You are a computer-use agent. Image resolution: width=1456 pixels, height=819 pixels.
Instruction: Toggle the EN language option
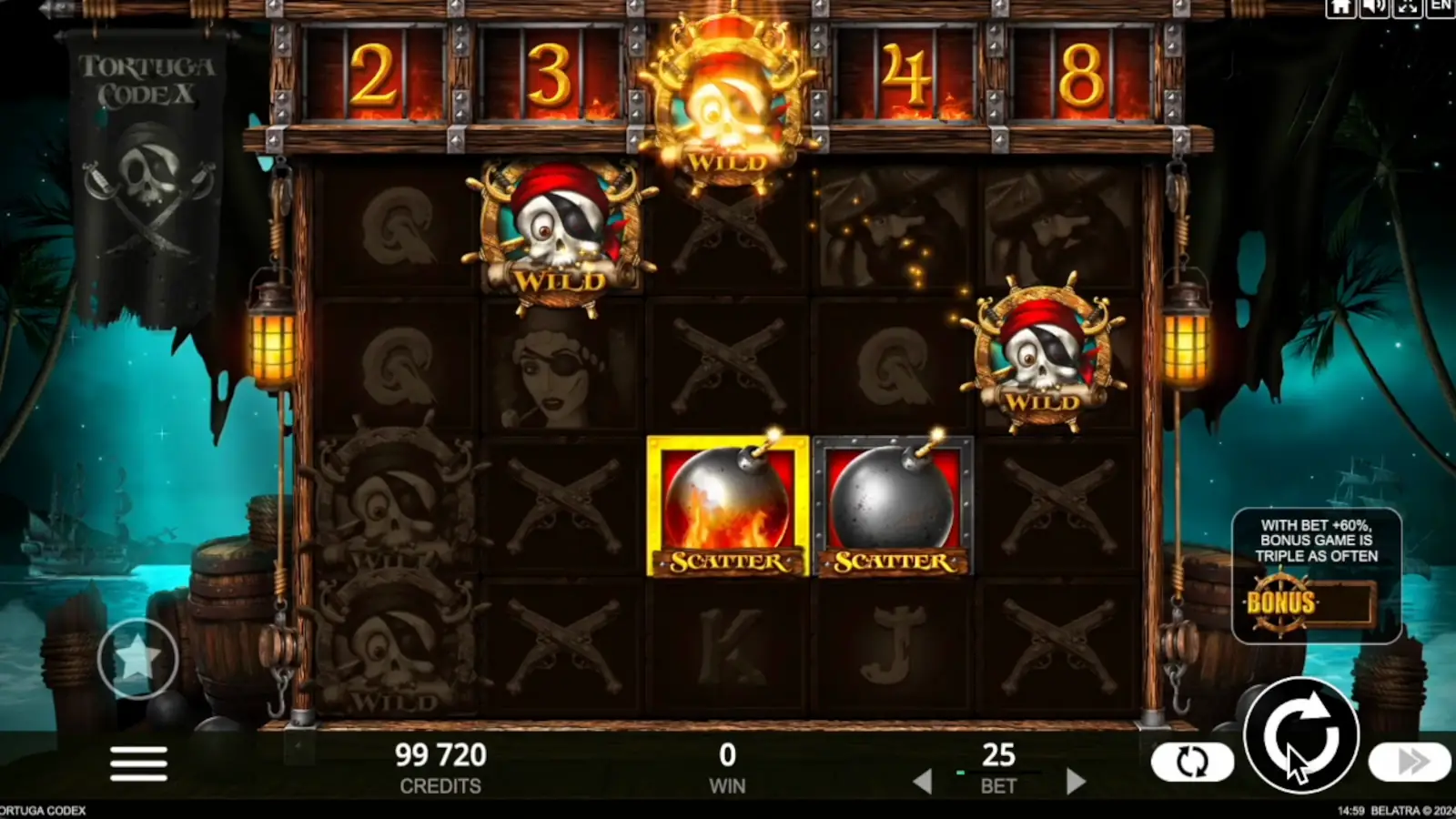point(1441,9)
